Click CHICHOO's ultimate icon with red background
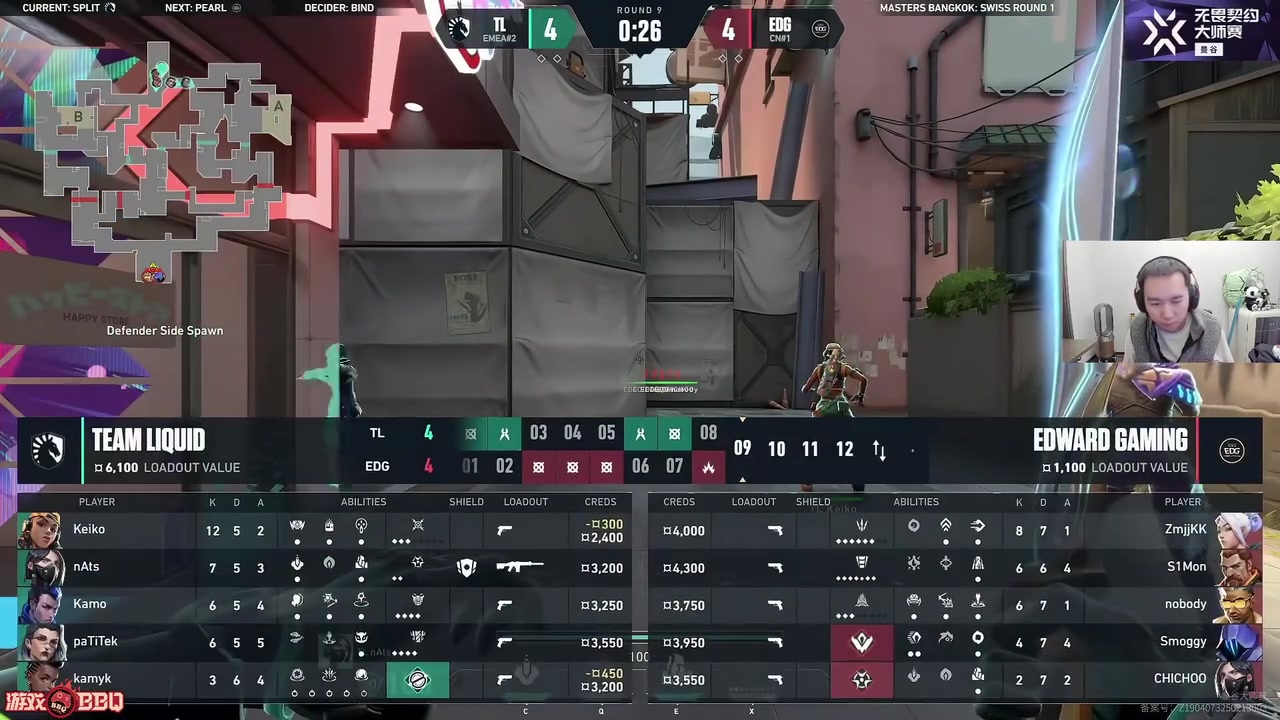Screen dimensions: 1280x720 (x=861, y=680)
